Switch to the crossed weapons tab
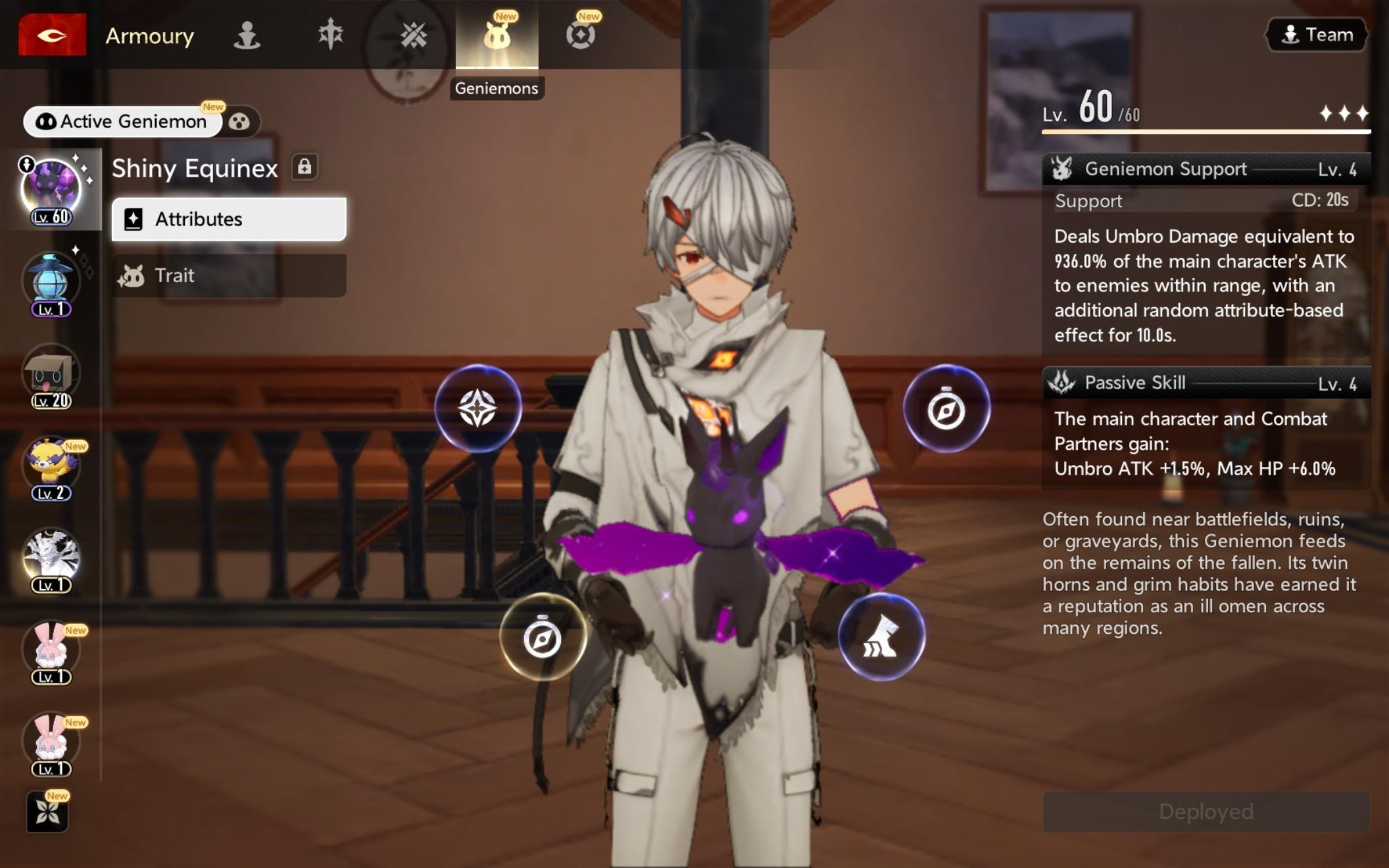The image size is (1389, 868). (x=414, y=35)
